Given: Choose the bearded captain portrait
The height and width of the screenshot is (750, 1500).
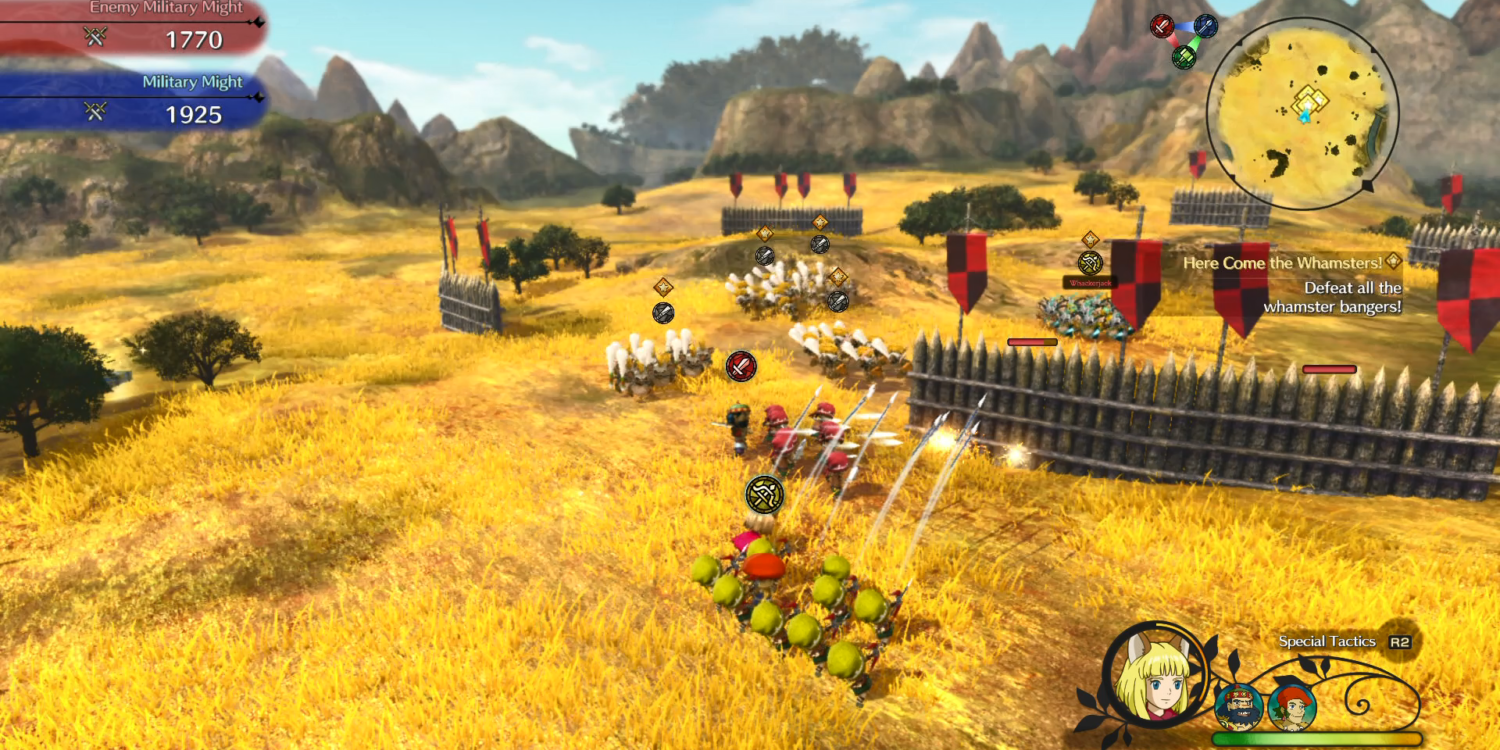Looking at the screenshot, I should pyautogui.click(x=1239, y=707).
